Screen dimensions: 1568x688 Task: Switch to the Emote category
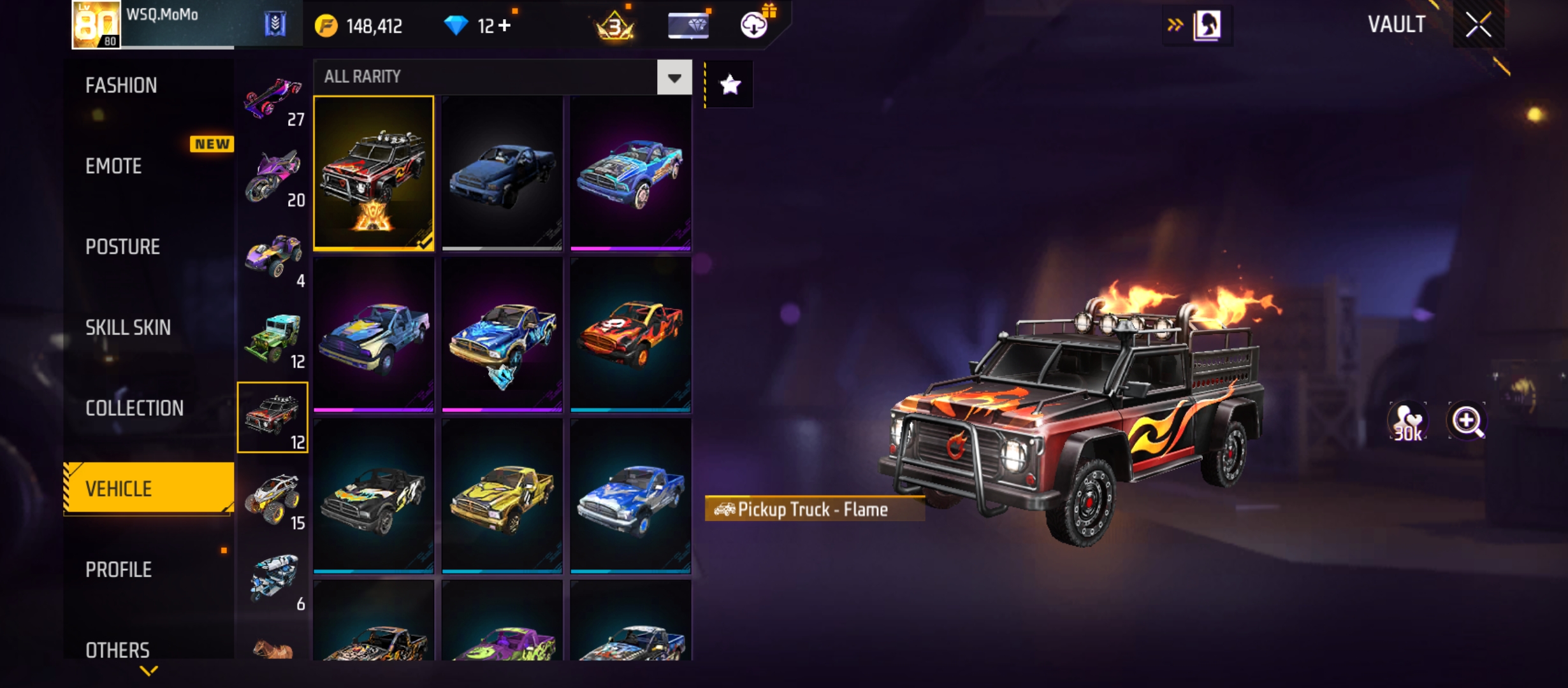tap(113, 166)
